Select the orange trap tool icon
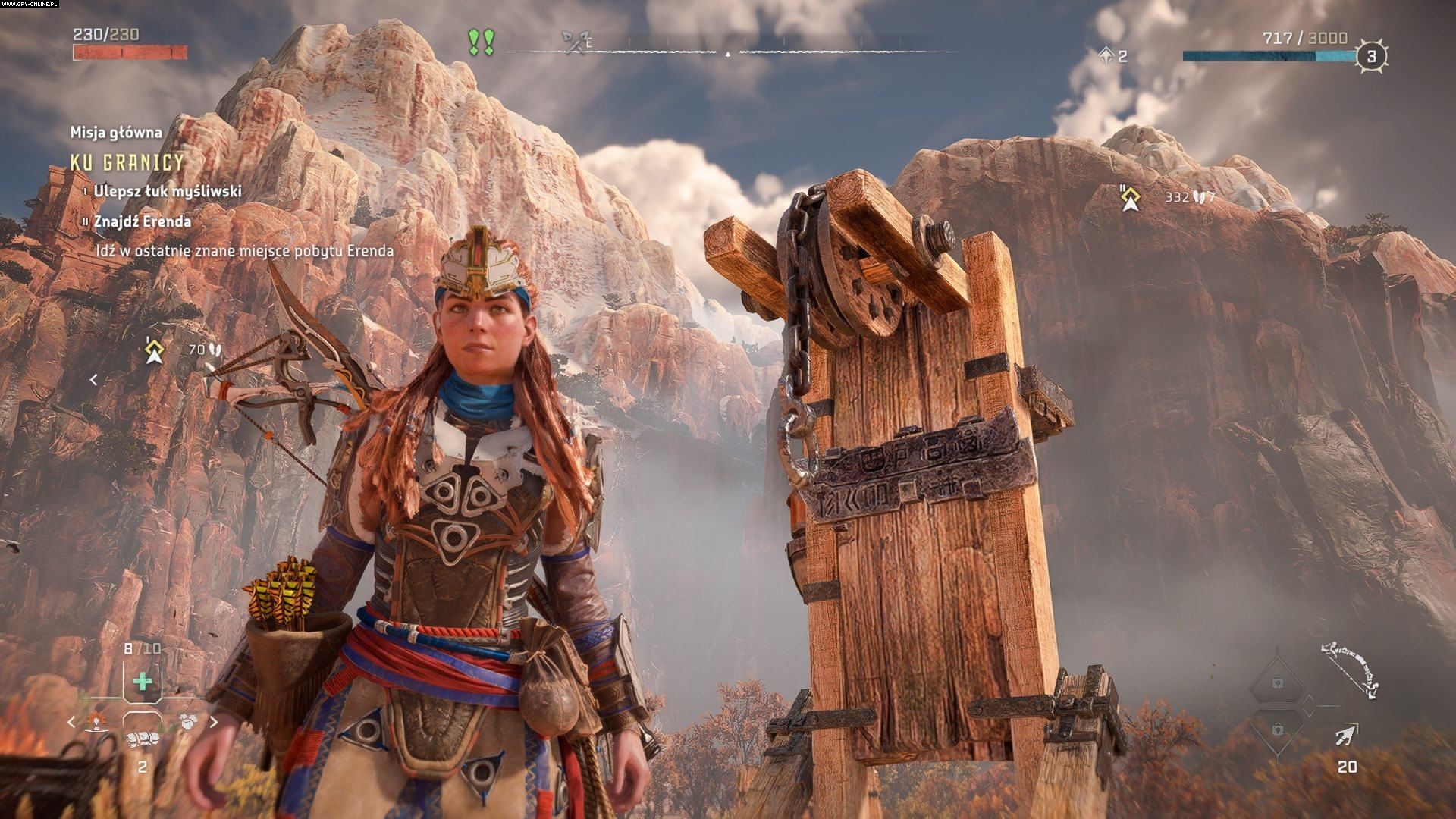Image resolution: width=1456 pixels, height=819 pixels. tap(96, 721)
